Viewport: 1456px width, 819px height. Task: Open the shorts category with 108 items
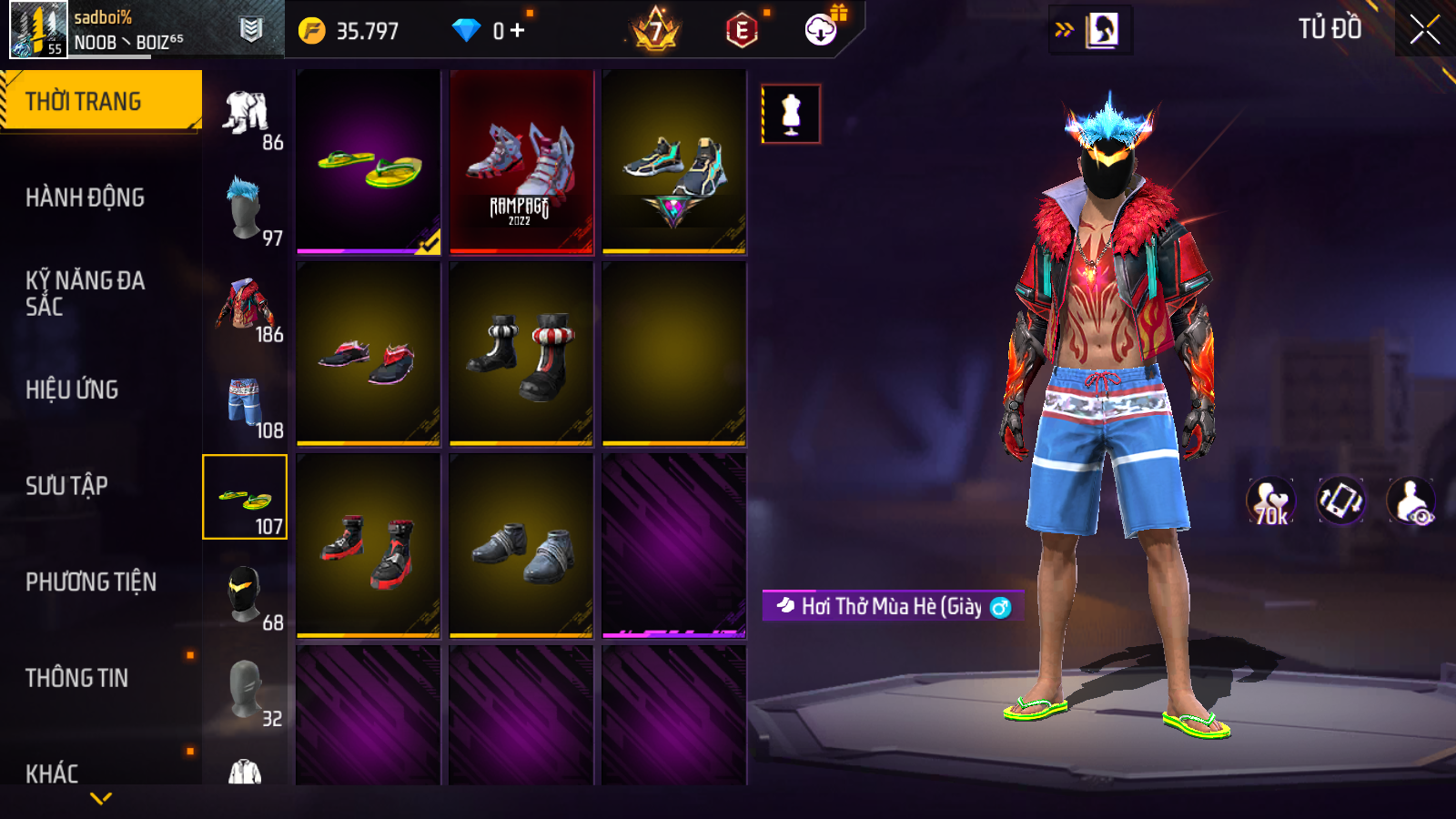tap(246, 402)
